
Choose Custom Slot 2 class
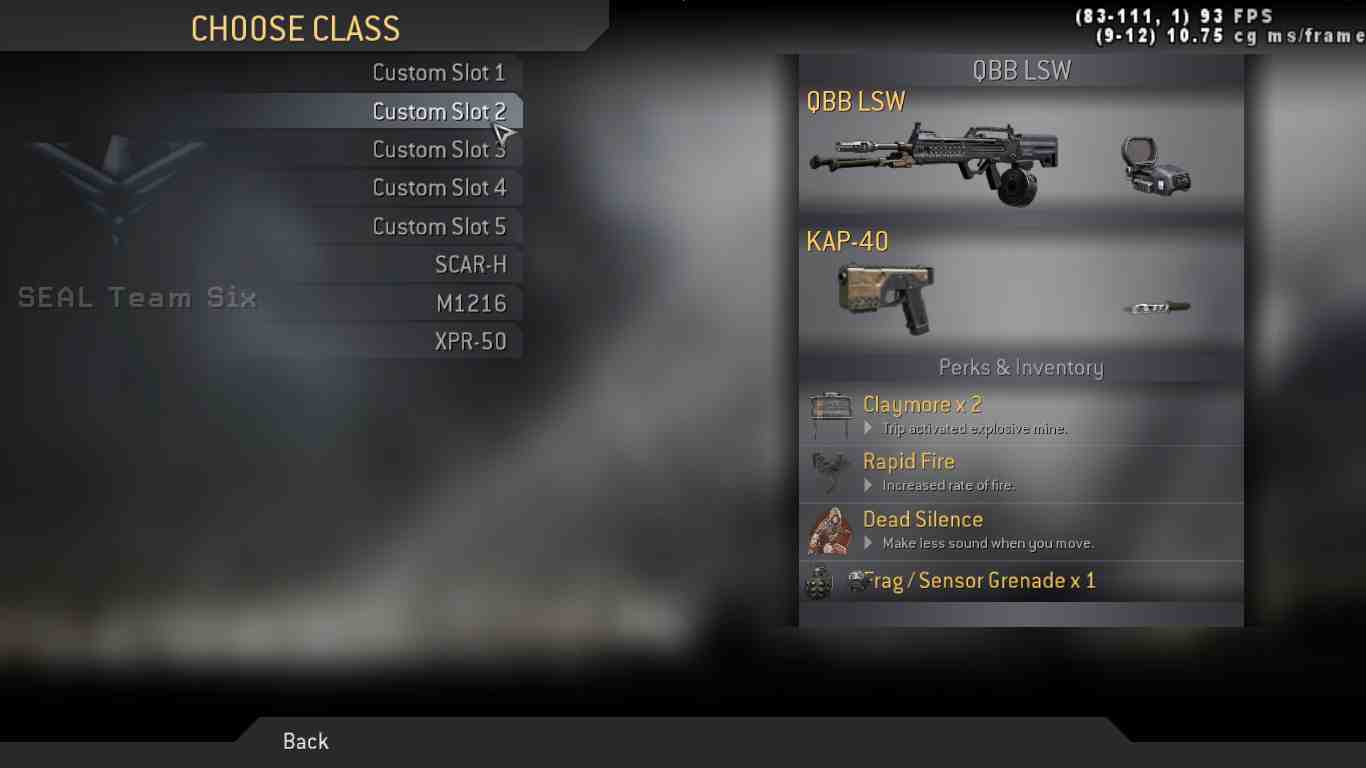pos(438,111)
